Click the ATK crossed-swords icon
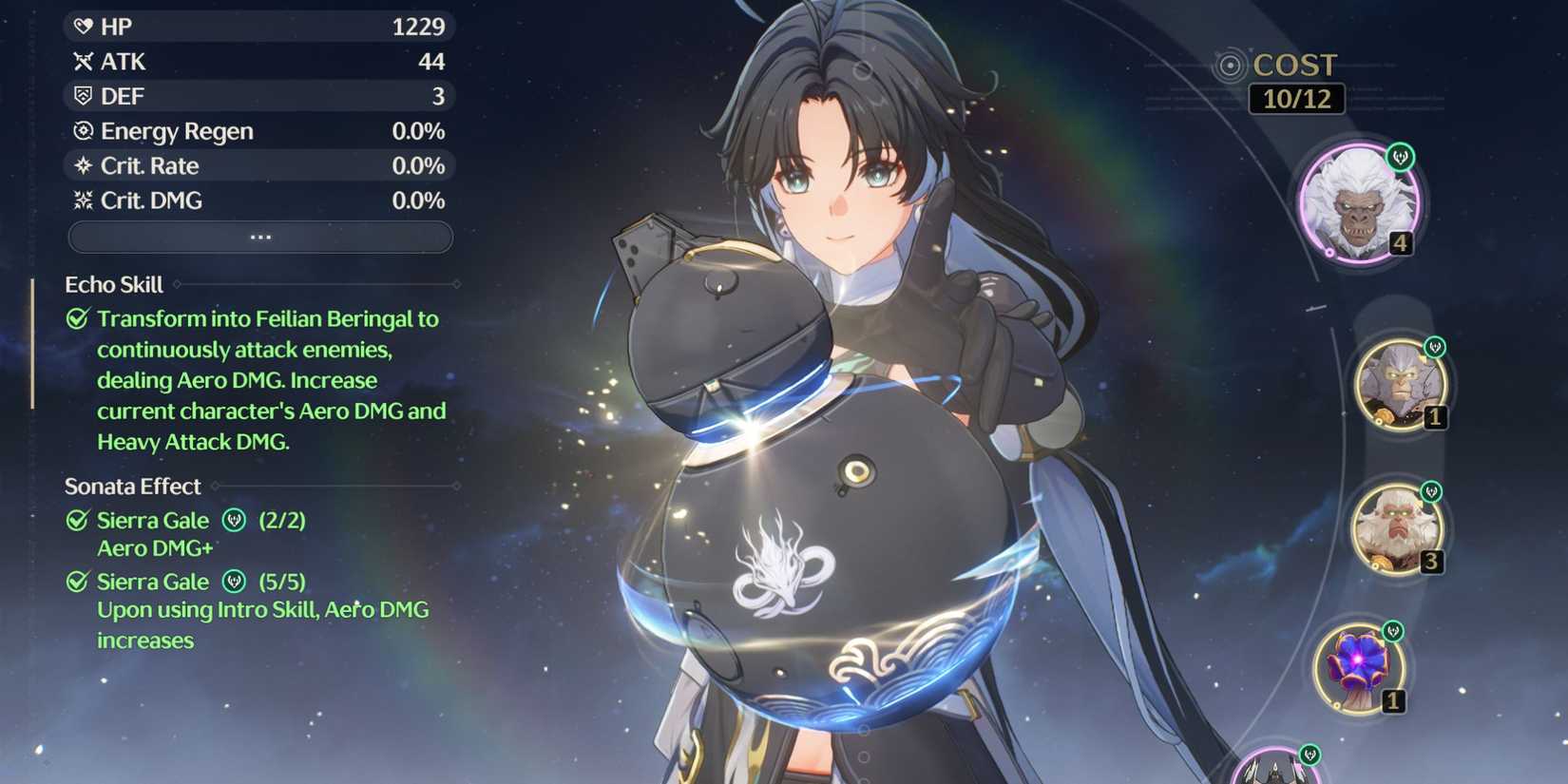Screen dimensions: 1568x784 click(84, 61)
